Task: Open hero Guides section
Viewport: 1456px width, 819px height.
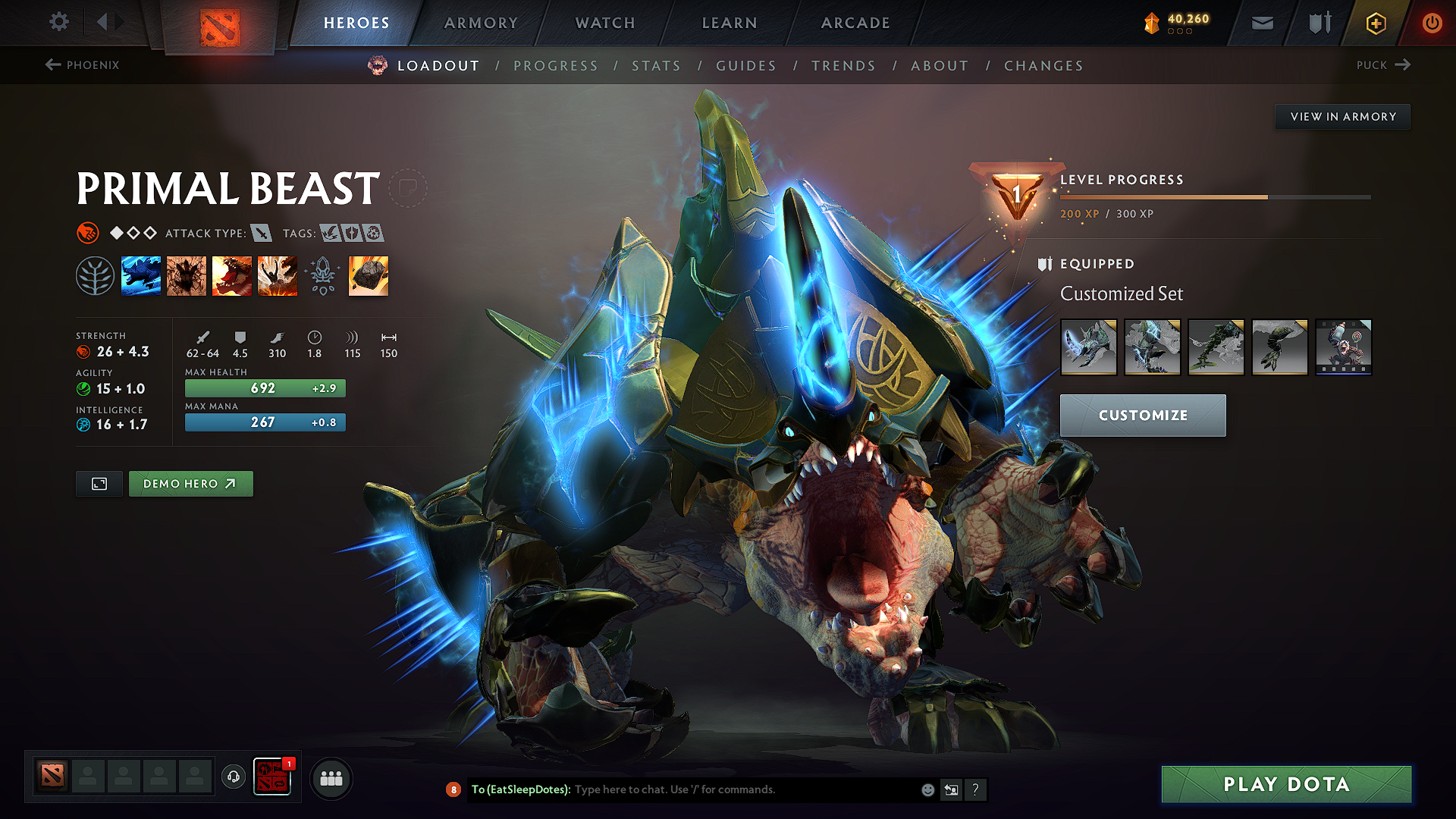Action: pyautogui.click(x=746, y=66)
